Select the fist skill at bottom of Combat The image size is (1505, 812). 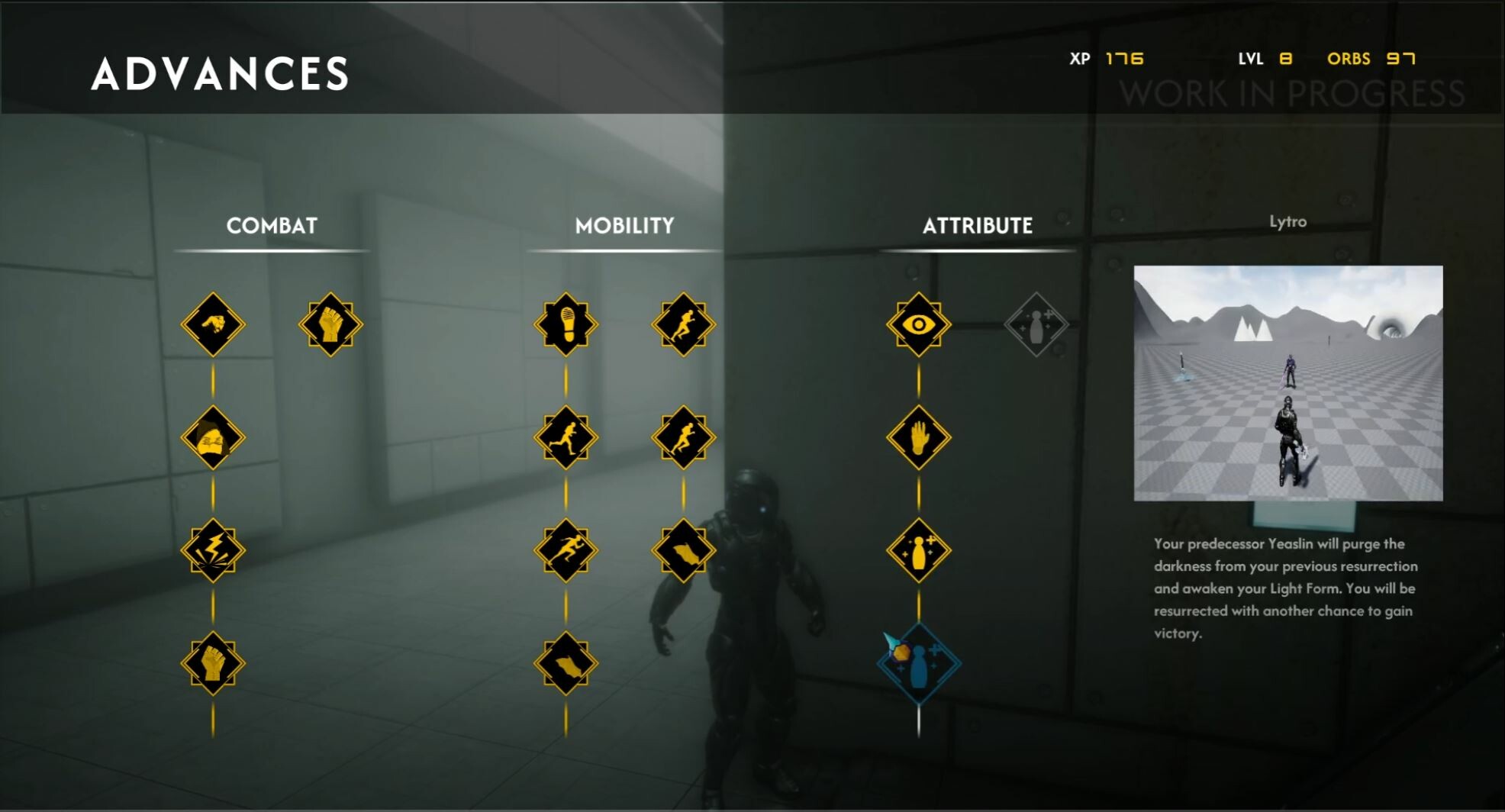tap(214, 662)
